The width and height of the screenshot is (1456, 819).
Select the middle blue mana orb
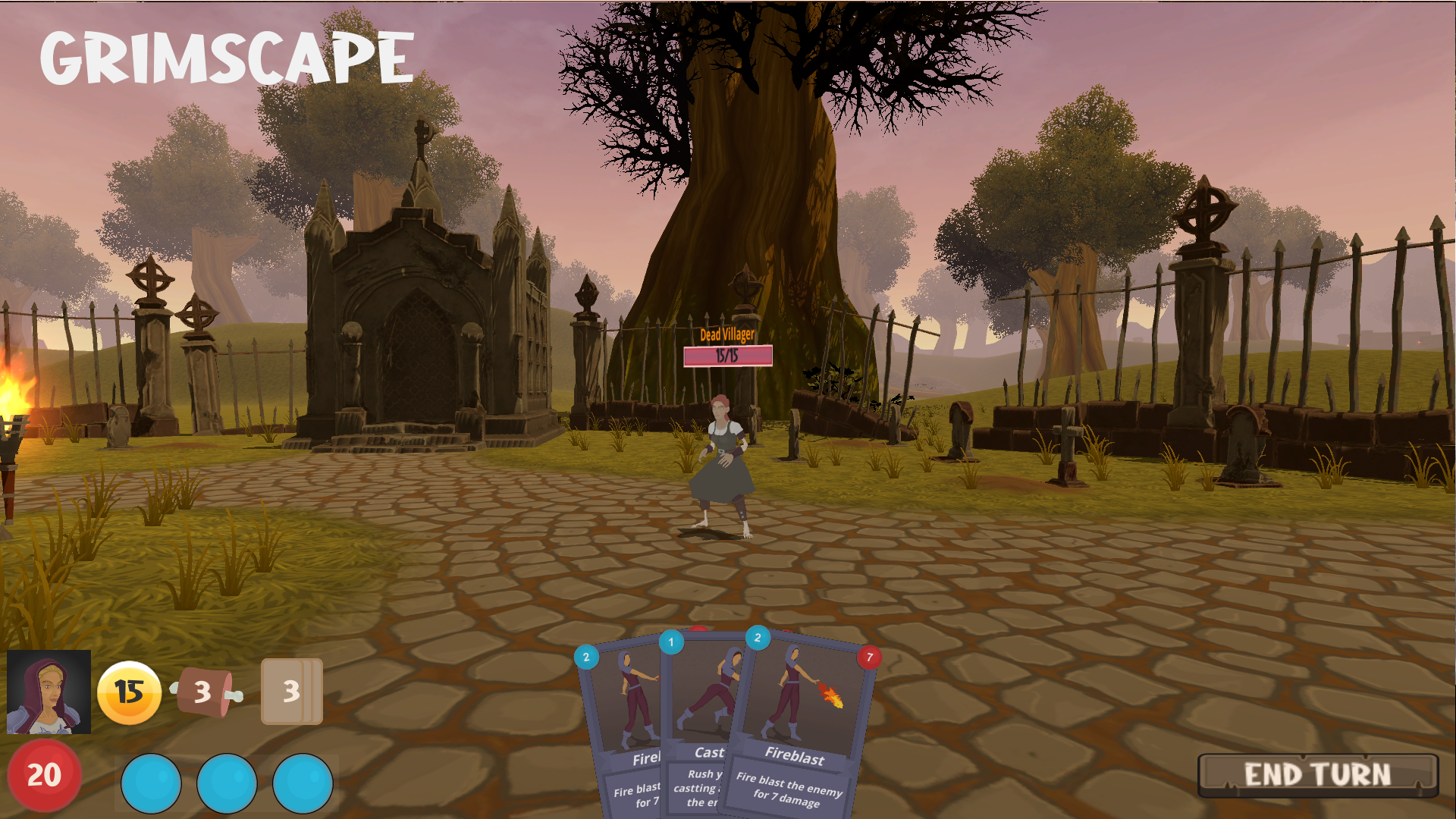pos(227,783)
